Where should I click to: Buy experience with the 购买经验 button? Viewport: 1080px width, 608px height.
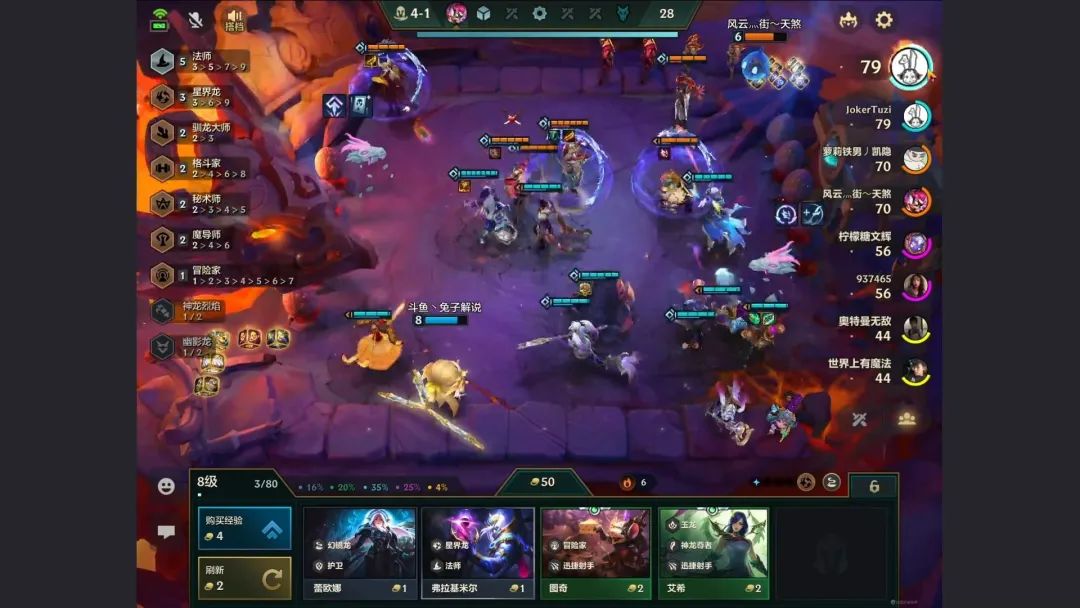pyautogui.click(x=244, y=528)
